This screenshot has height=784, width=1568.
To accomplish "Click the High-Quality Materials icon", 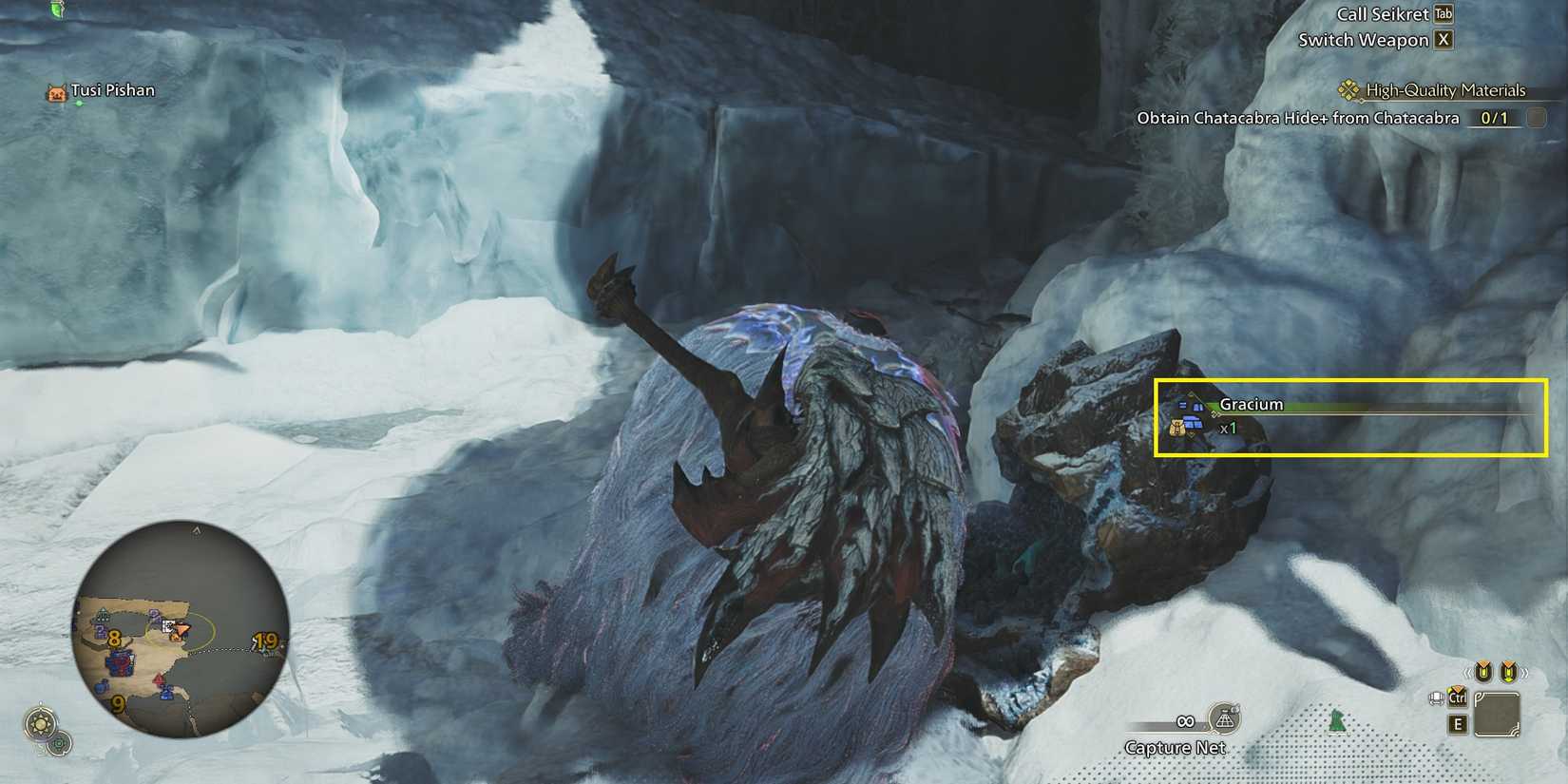I will pos(1349,90).
